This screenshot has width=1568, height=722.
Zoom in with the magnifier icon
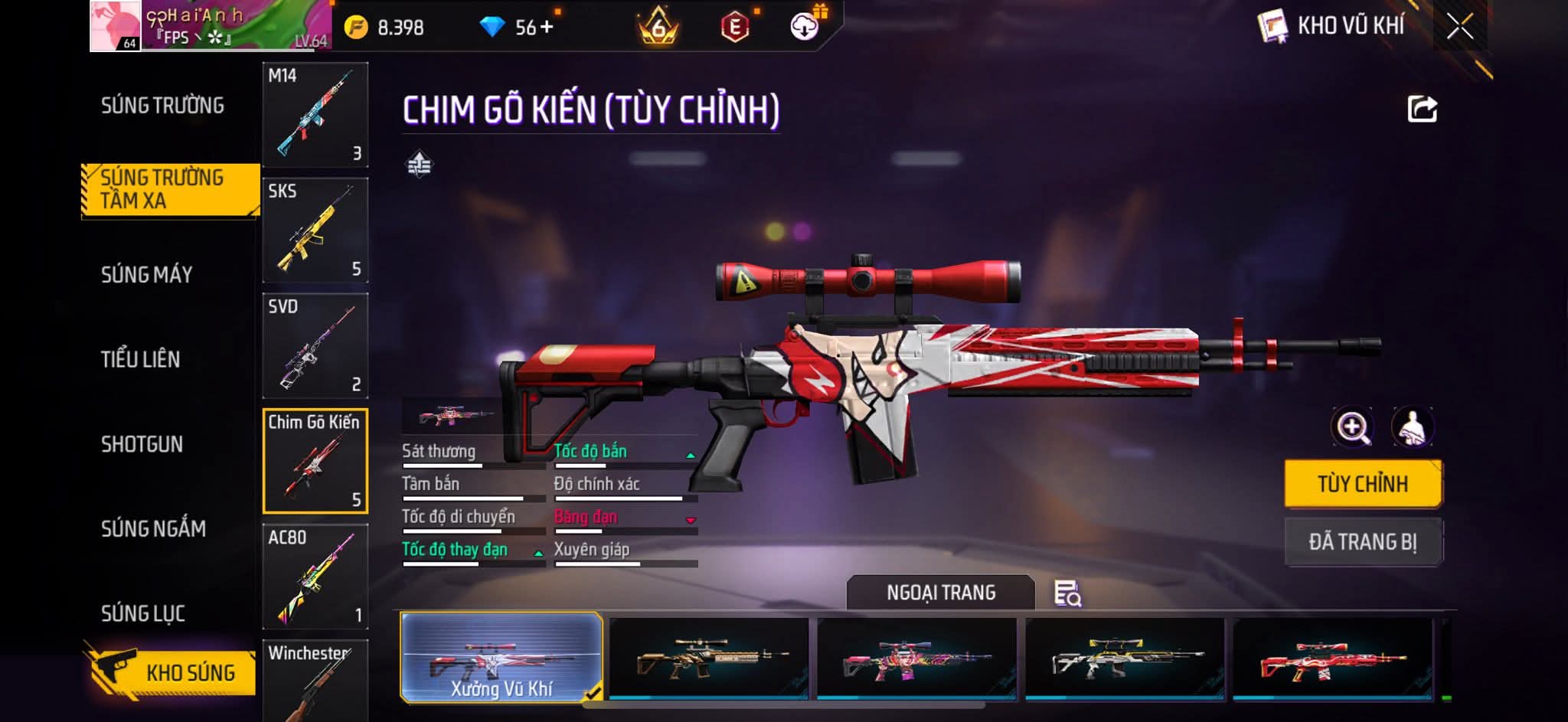(x=1353, y=427)
